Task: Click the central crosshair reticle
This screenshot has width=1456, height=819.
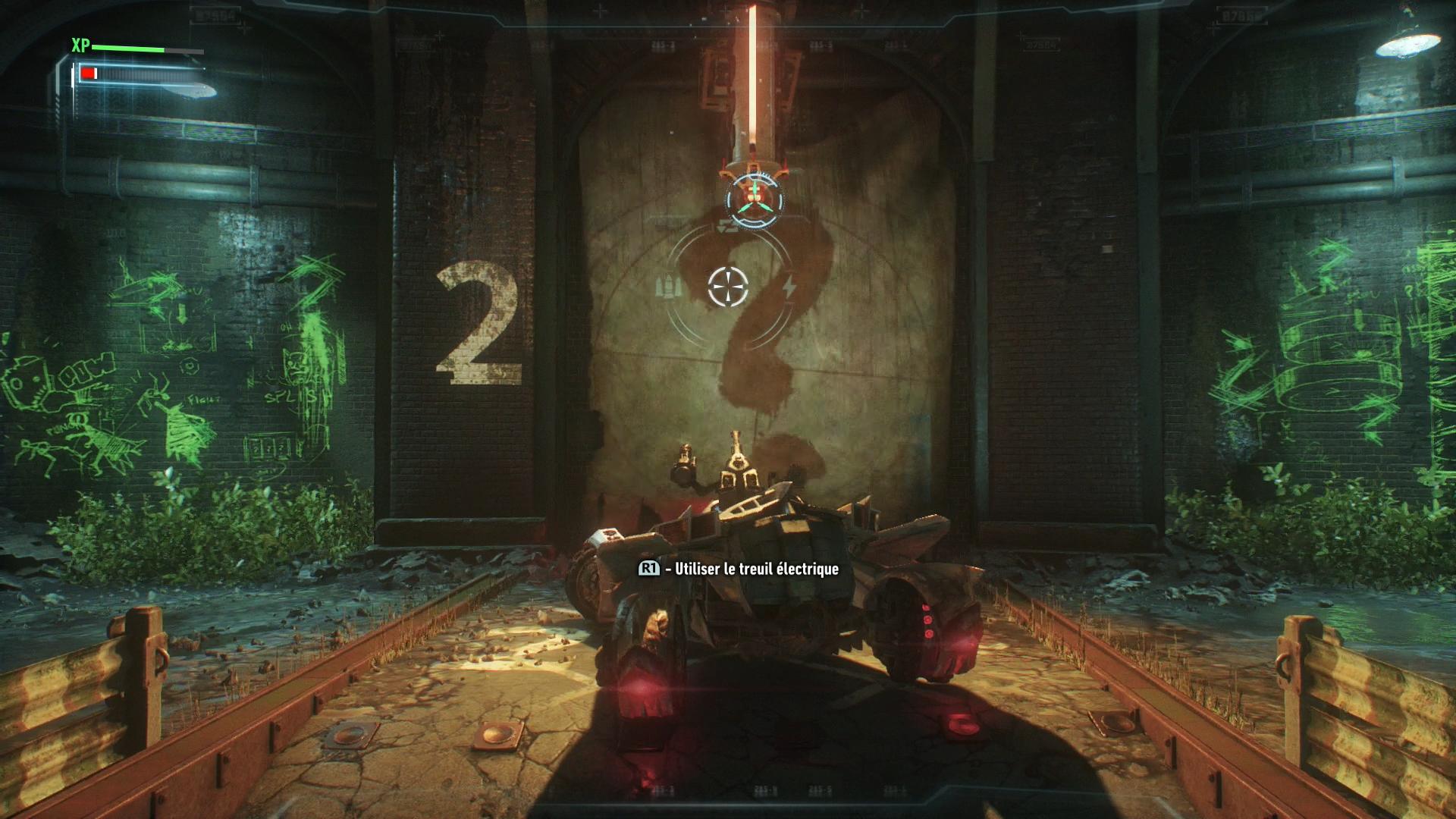Action: pos(728,287)
